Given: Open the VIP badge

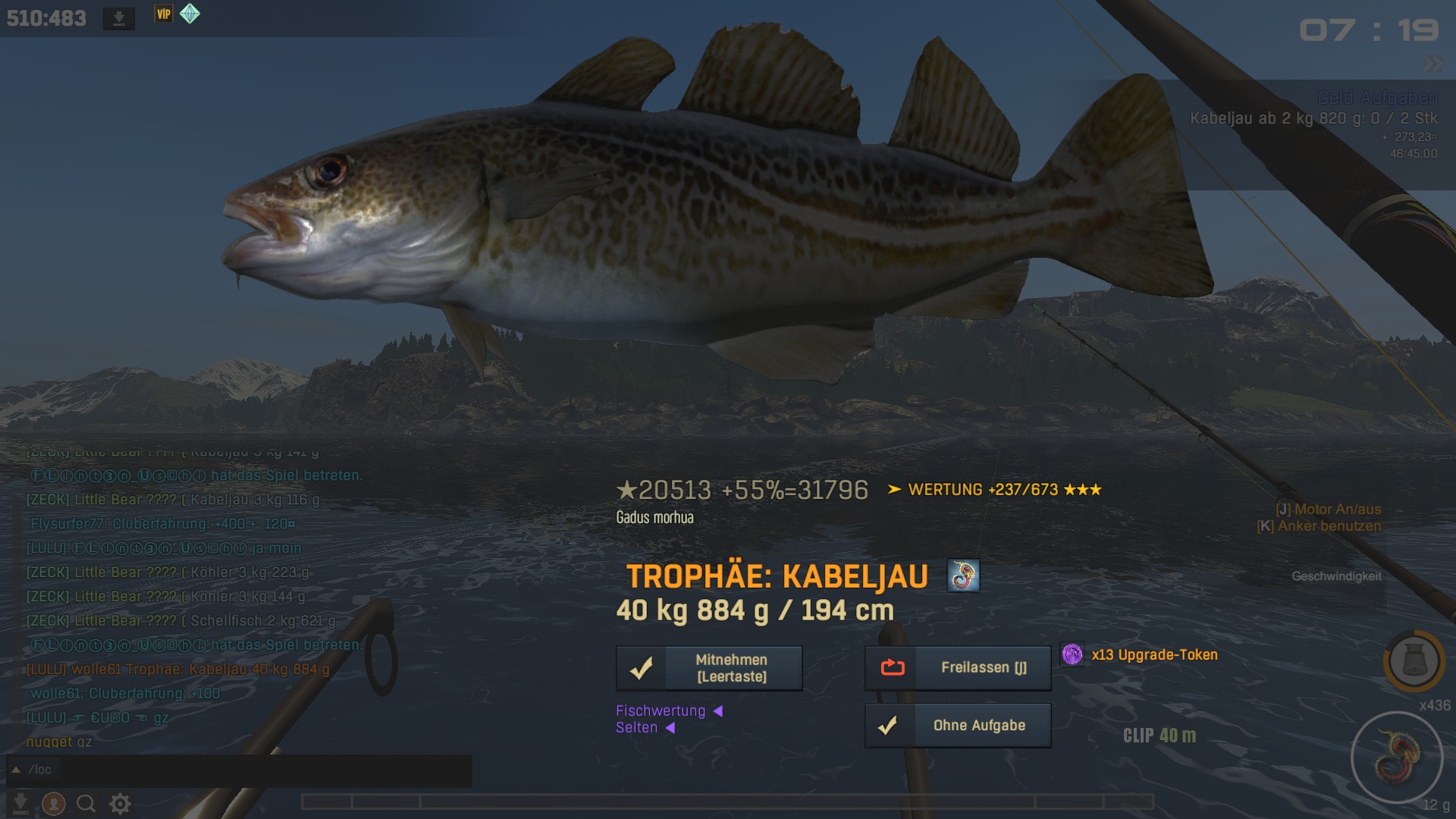Looking at the screenshot, I should click(x=163, y=14).
